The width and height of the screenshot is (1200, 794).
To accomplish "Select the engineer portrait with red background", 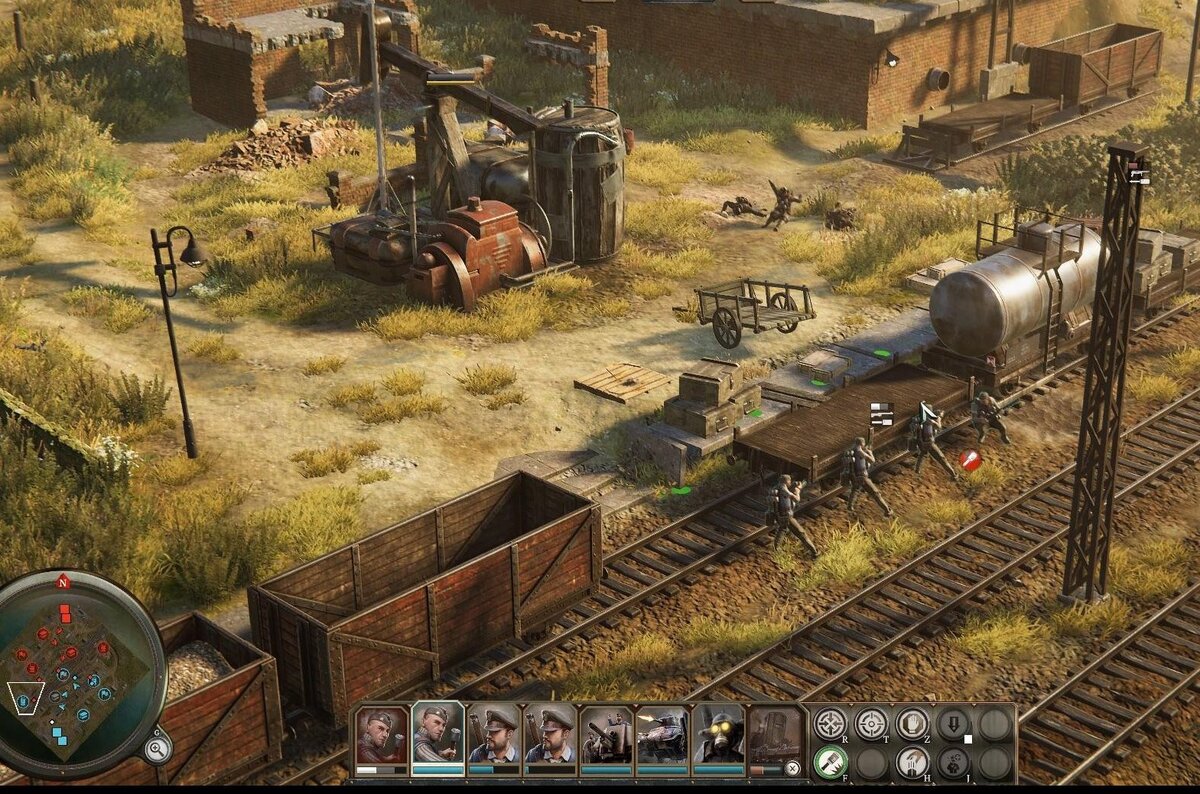I will coord(382,736).
